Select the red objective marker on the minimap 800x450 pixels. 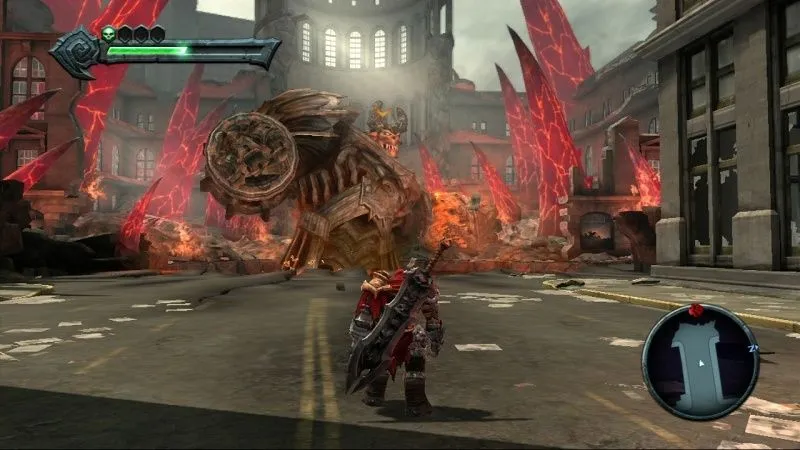click(x=697, y=312)
